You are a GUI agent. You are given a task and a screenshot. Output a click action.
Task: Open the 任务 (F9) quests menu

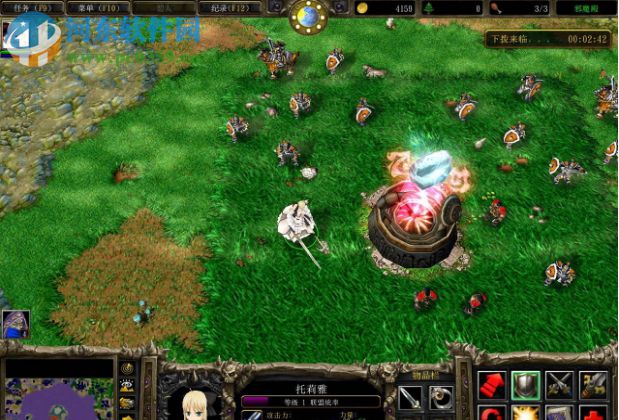[x=29, y=8]
